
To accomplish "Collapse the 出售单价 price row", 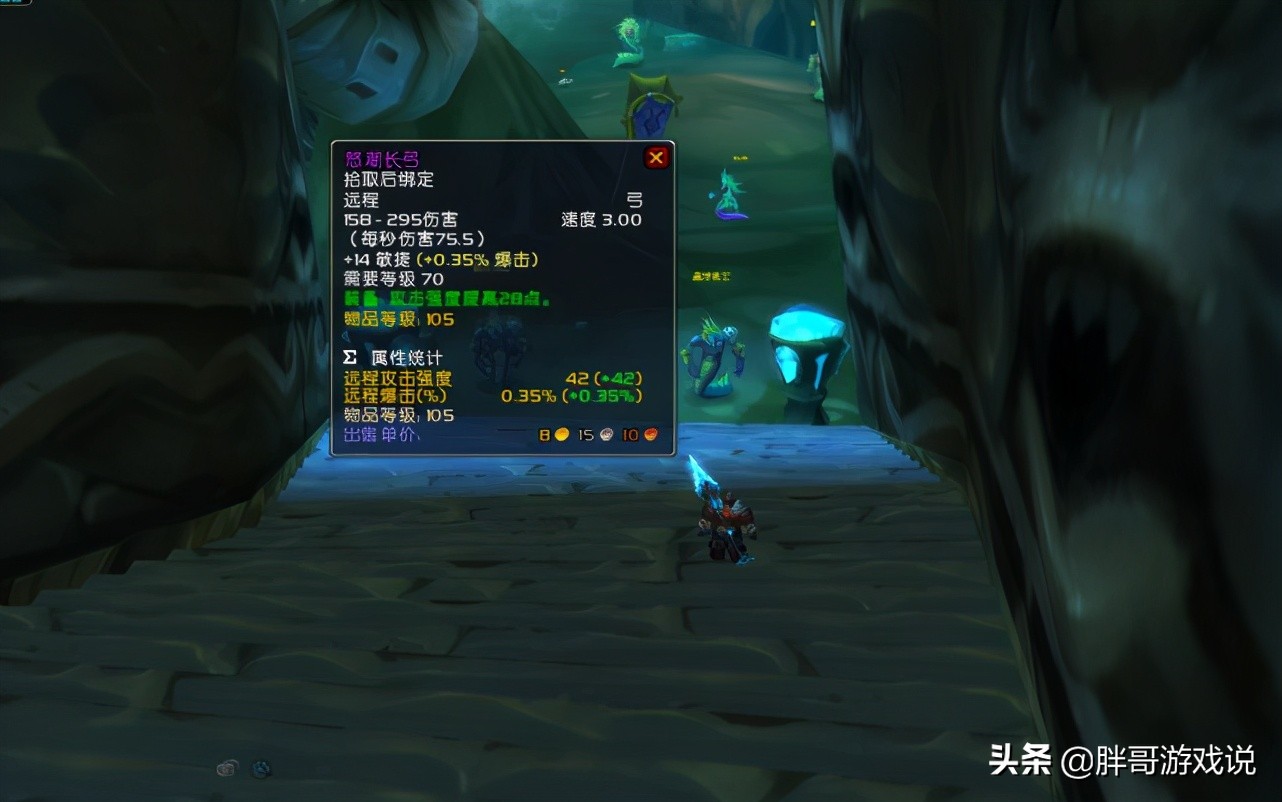I will (x=375, y=434).
